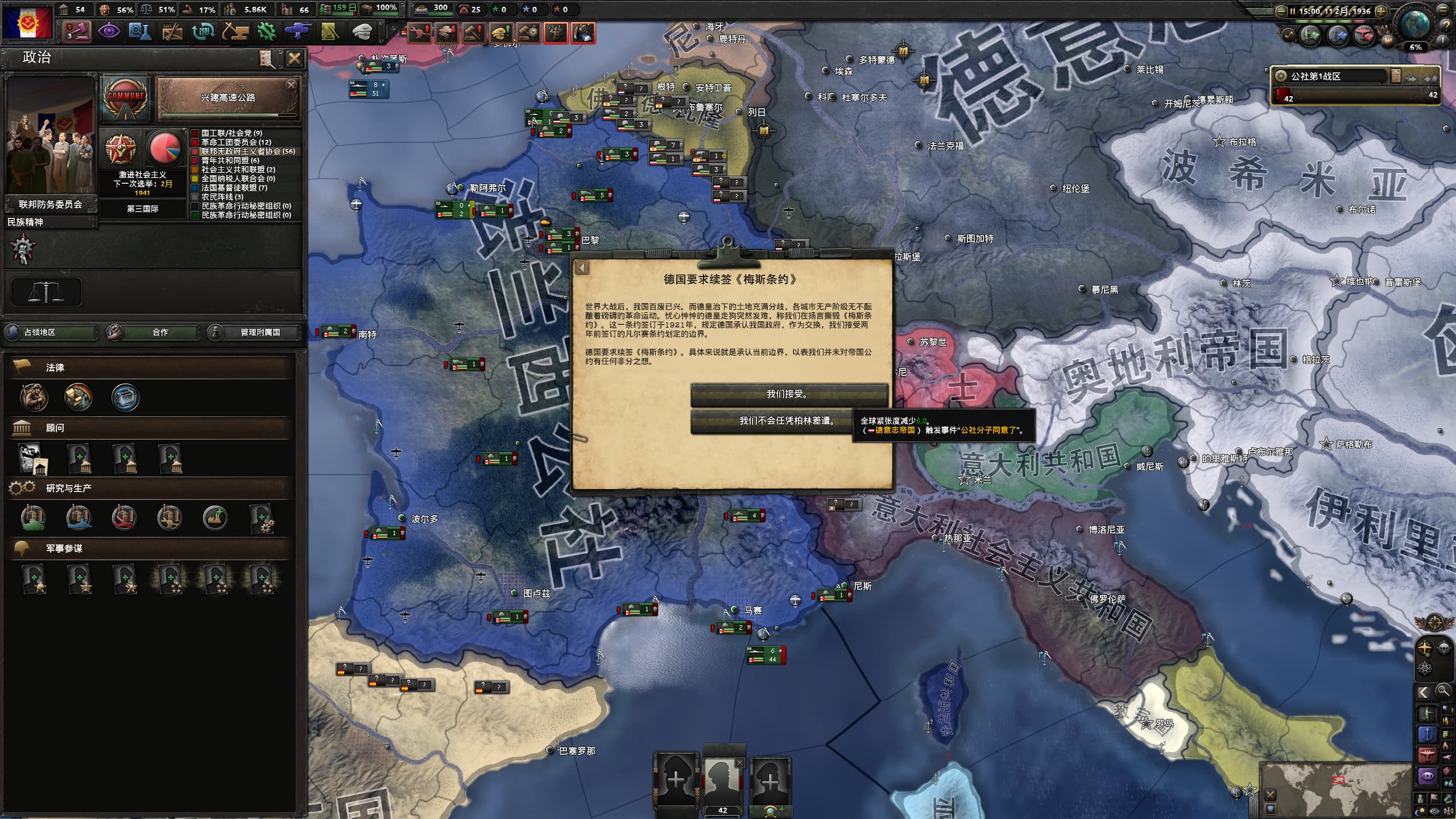This screenshot has height=819, width=1456.
Task: Open the purple eye intelligence menu
Action: click(108, 31)
